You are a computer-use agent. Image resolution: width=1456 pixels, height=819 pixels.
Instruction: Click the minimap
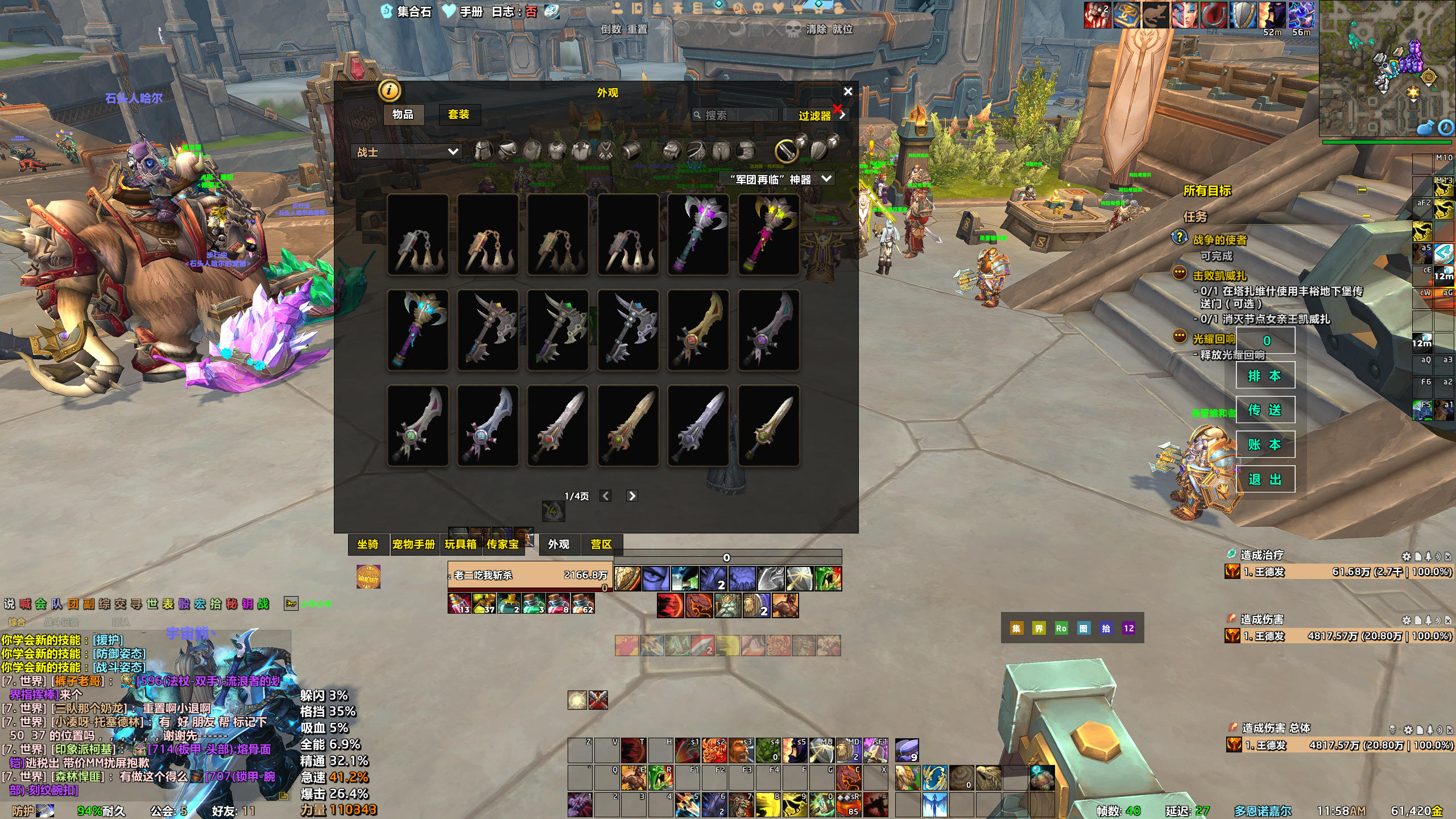1387,68
